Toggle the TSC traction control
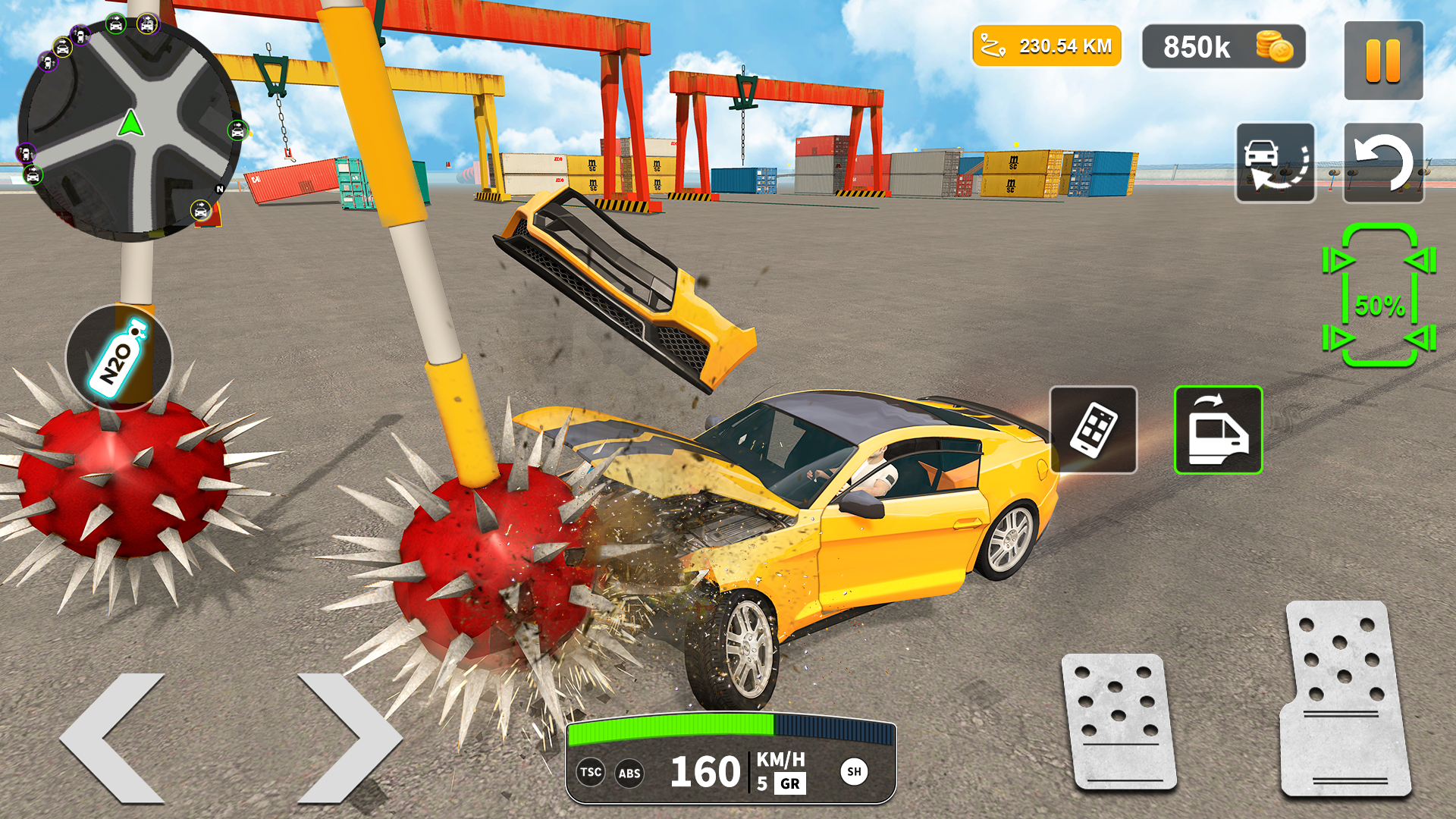 (x=591, y=773)
